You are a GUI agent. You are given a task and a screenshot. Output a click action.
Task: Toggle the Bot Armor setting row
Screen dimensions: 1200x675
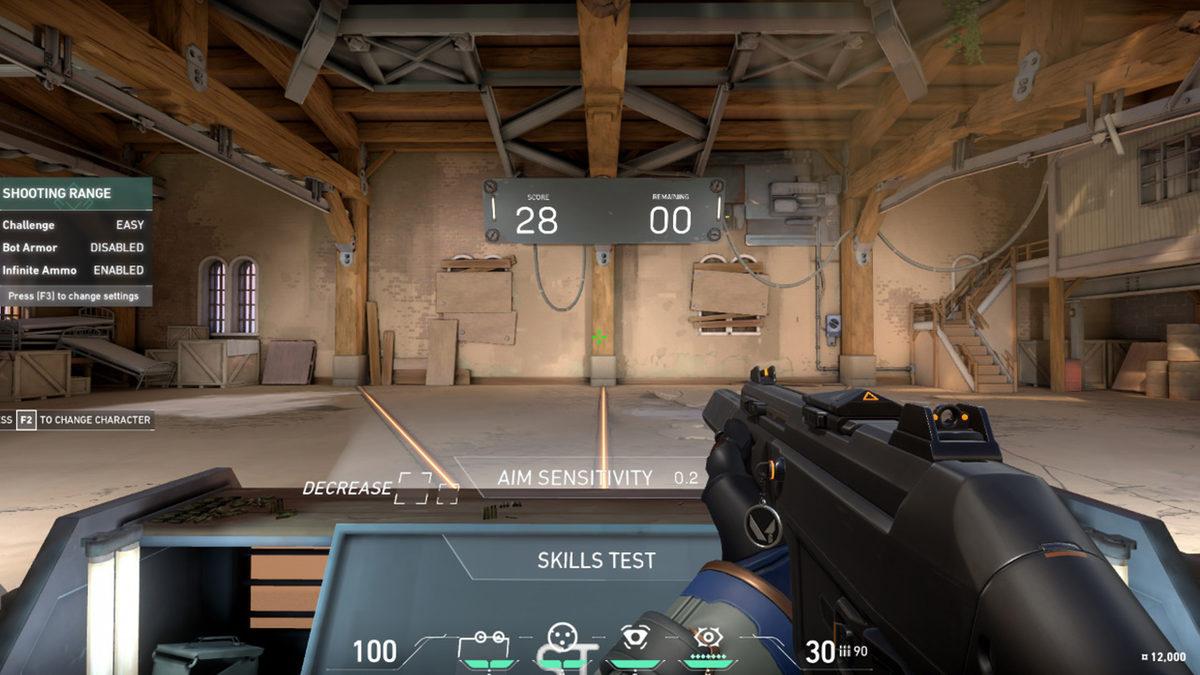(x=74, y=247)
